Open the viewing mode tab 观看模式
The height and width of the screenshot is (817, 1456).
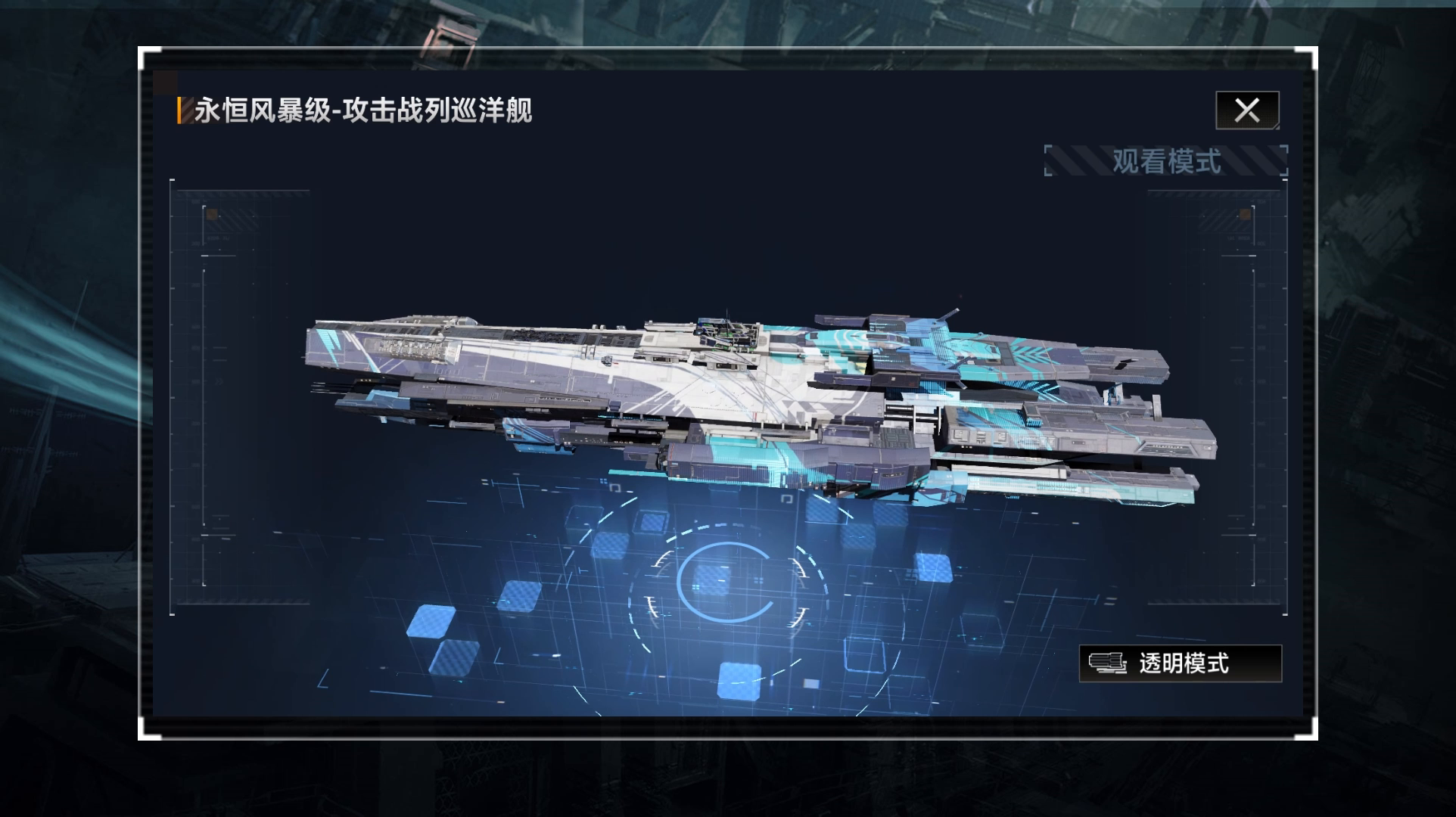(x=1165, y=160)
